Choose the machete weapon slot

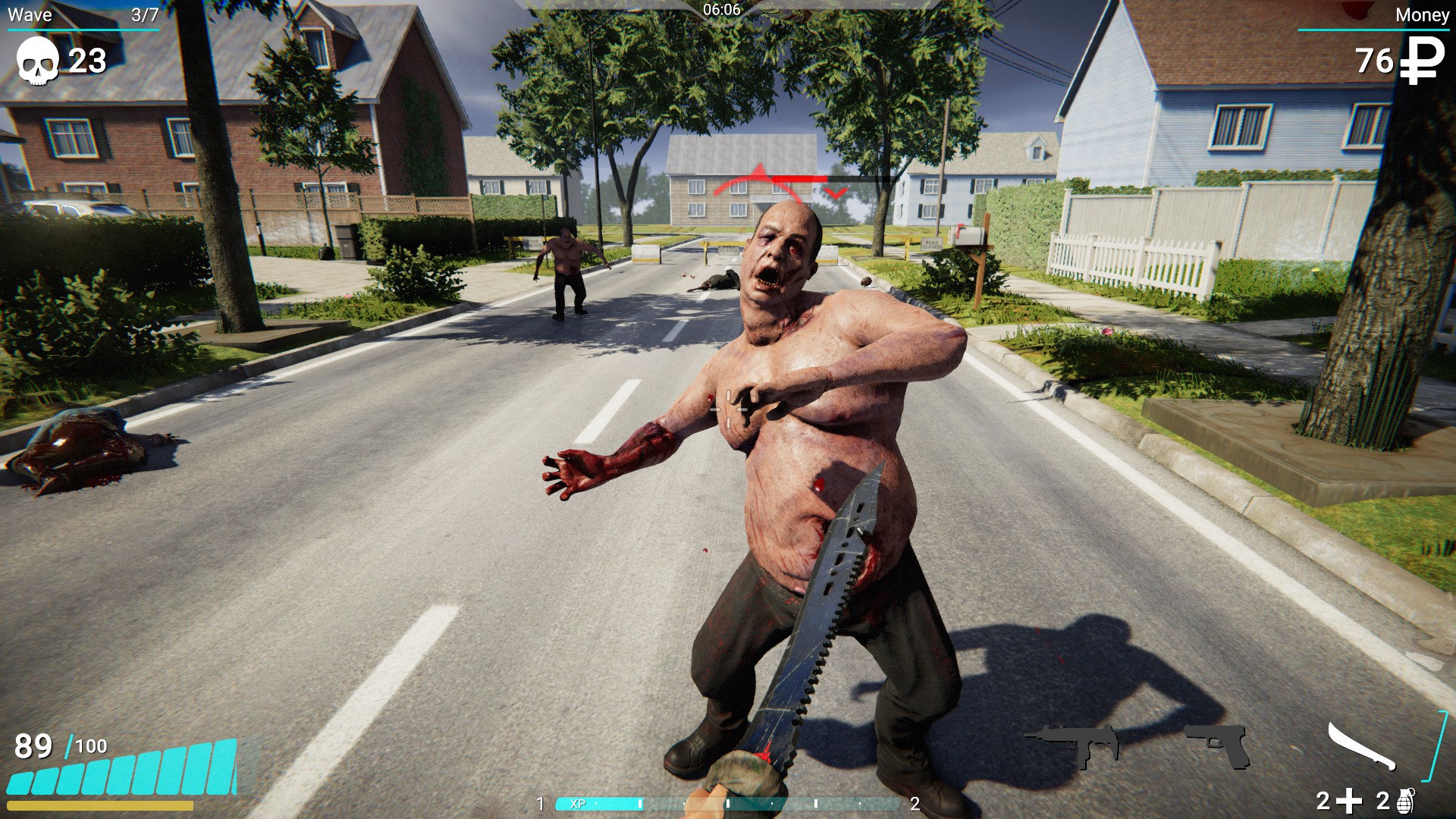click(x=1362, y=746)
